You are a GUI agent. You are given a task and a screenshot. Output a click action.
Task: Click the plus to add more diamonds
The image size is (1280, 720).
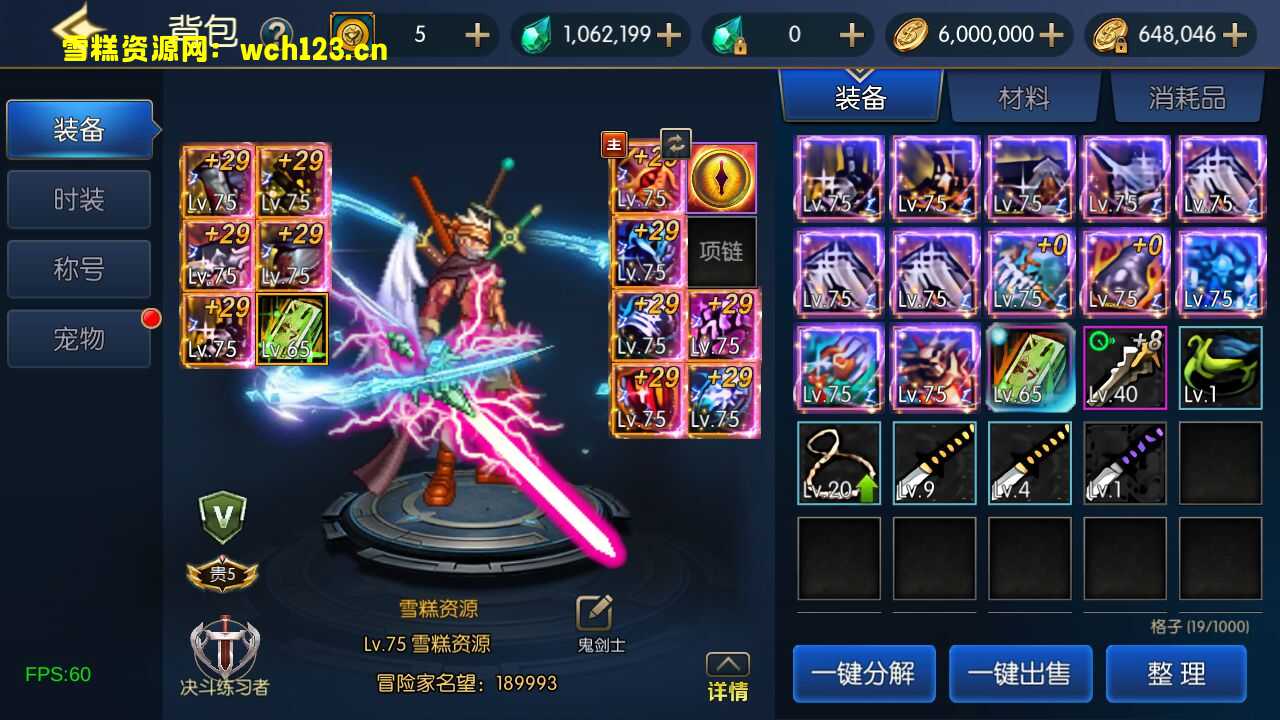click(x=666, y=34)
